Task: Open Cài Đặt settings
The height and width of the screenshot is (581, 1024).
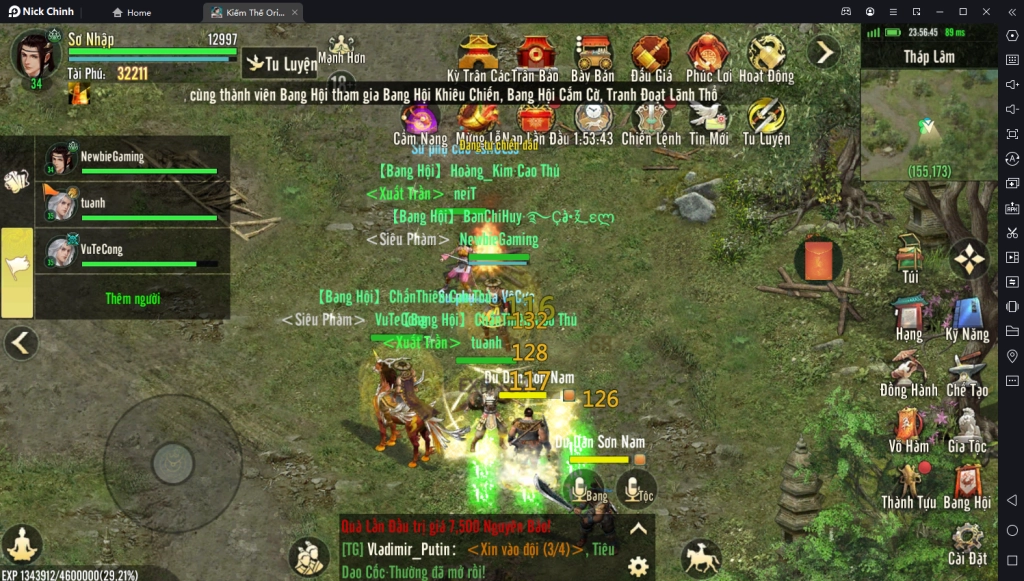Action: pos(967,541)
